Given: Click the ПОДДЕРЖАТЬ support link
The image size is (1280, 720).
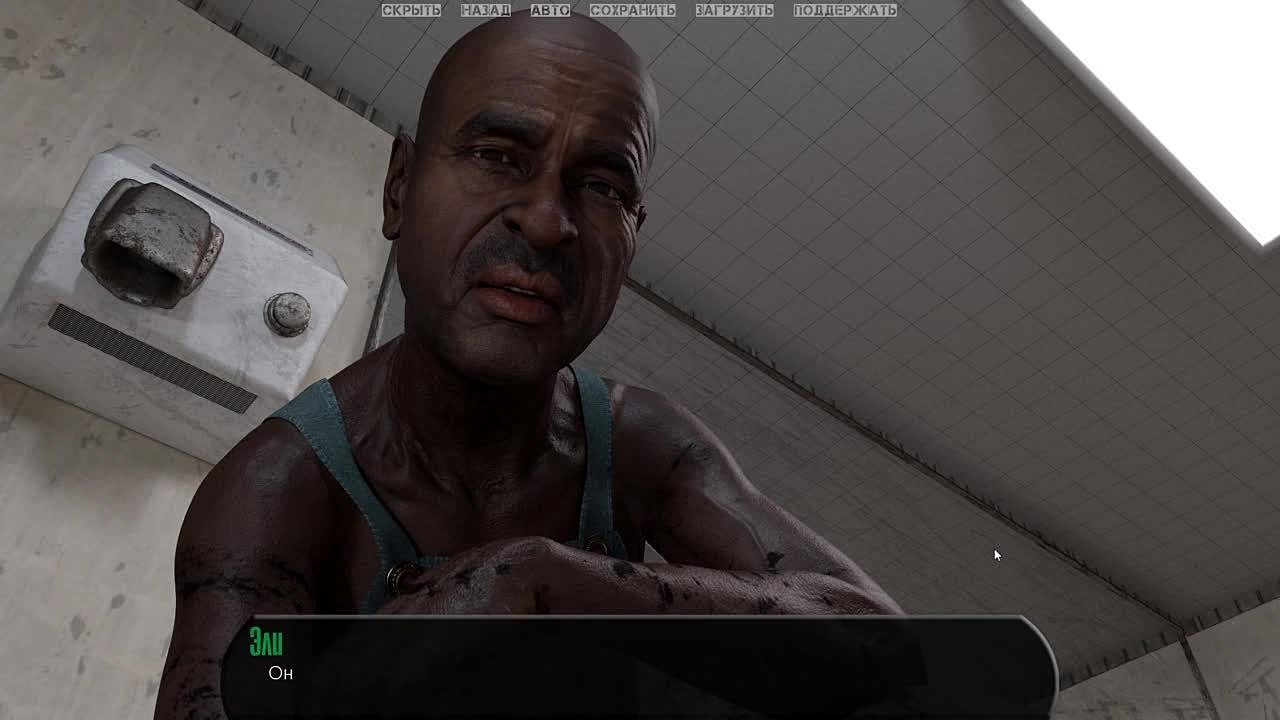Looking at the screenshot, I should click(845, 10).
